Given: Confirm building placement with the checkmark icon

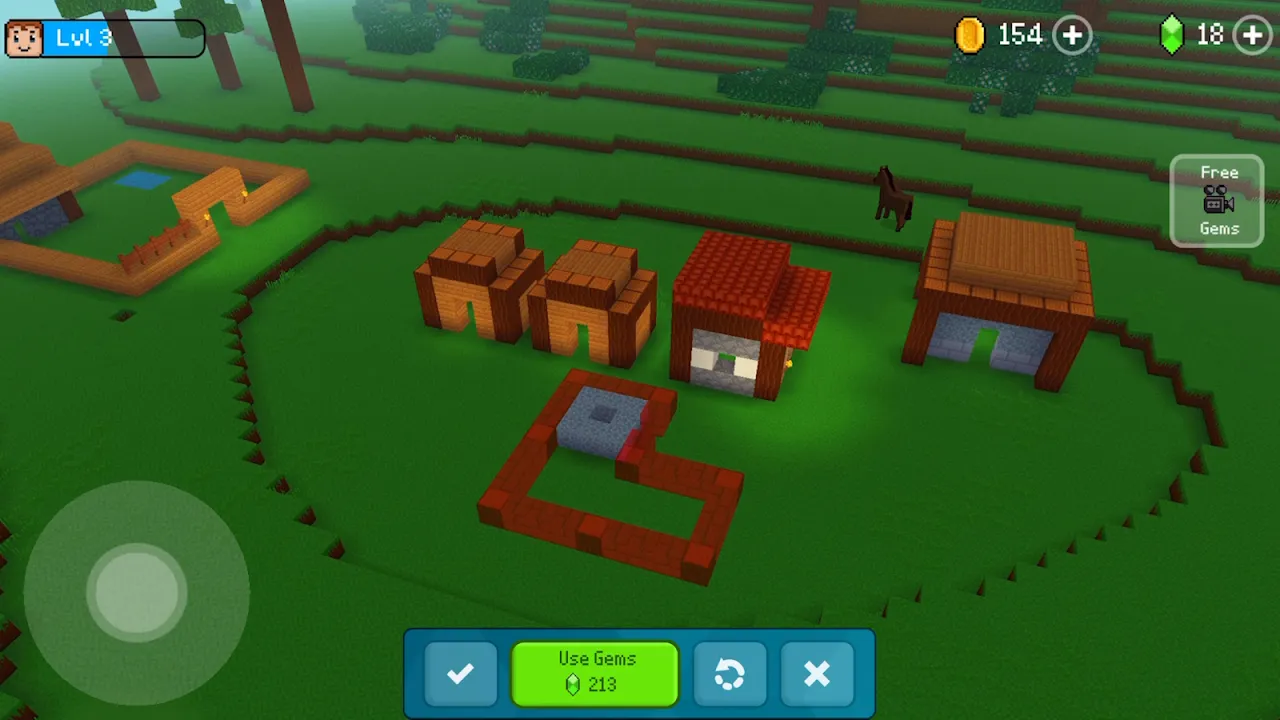Looking at the screenshot, I should pyautogui.click(x=460, y=674).
